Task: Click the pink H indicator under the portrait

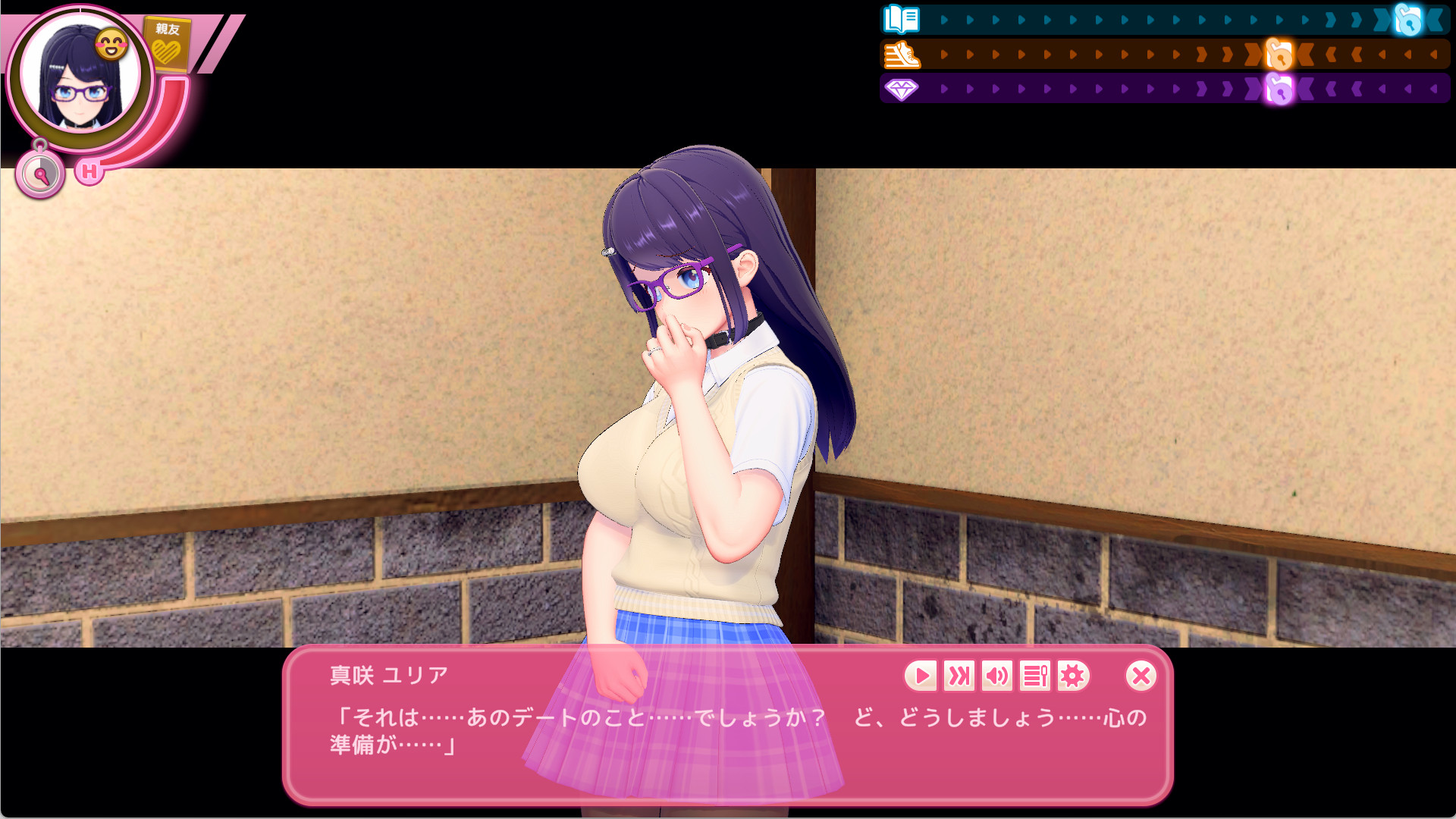Action: point(89,171)
